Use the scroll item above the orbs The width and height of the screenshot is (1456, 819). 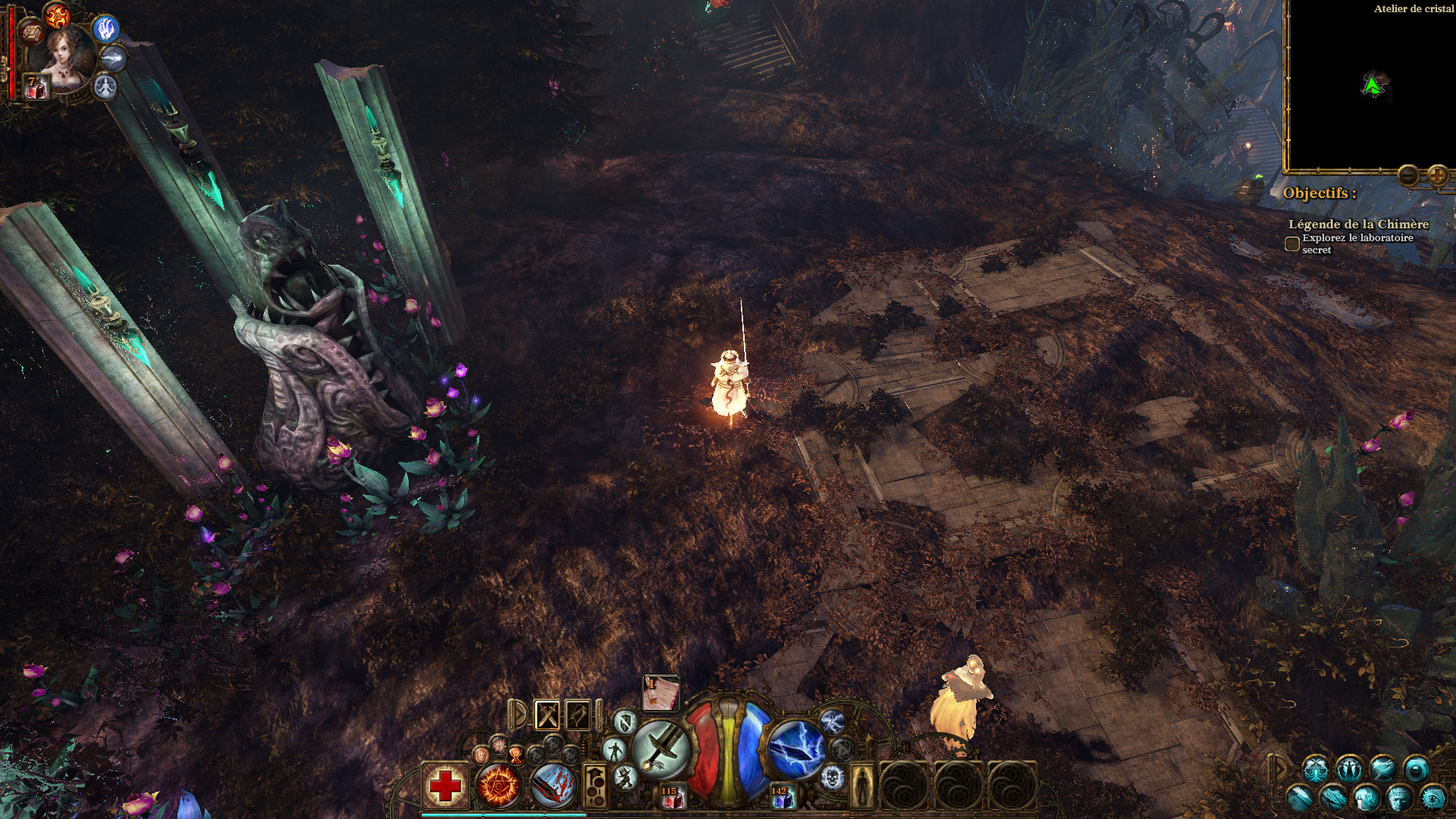[661, 694]
